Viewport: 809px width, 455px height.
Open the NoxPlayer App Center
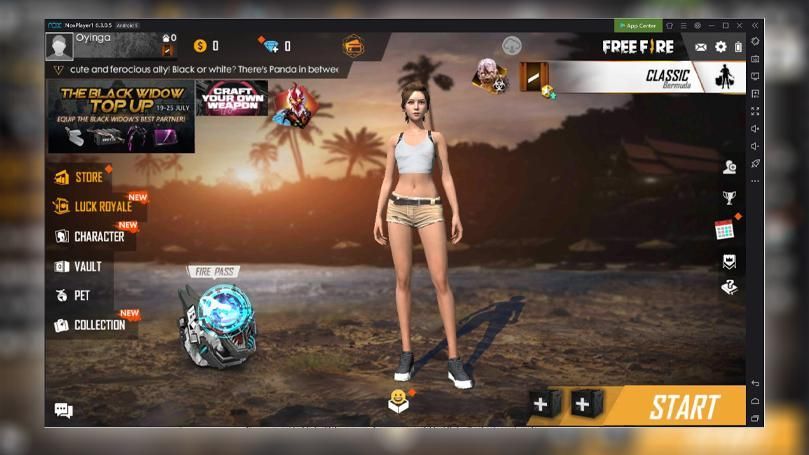(x=638, y=25)
